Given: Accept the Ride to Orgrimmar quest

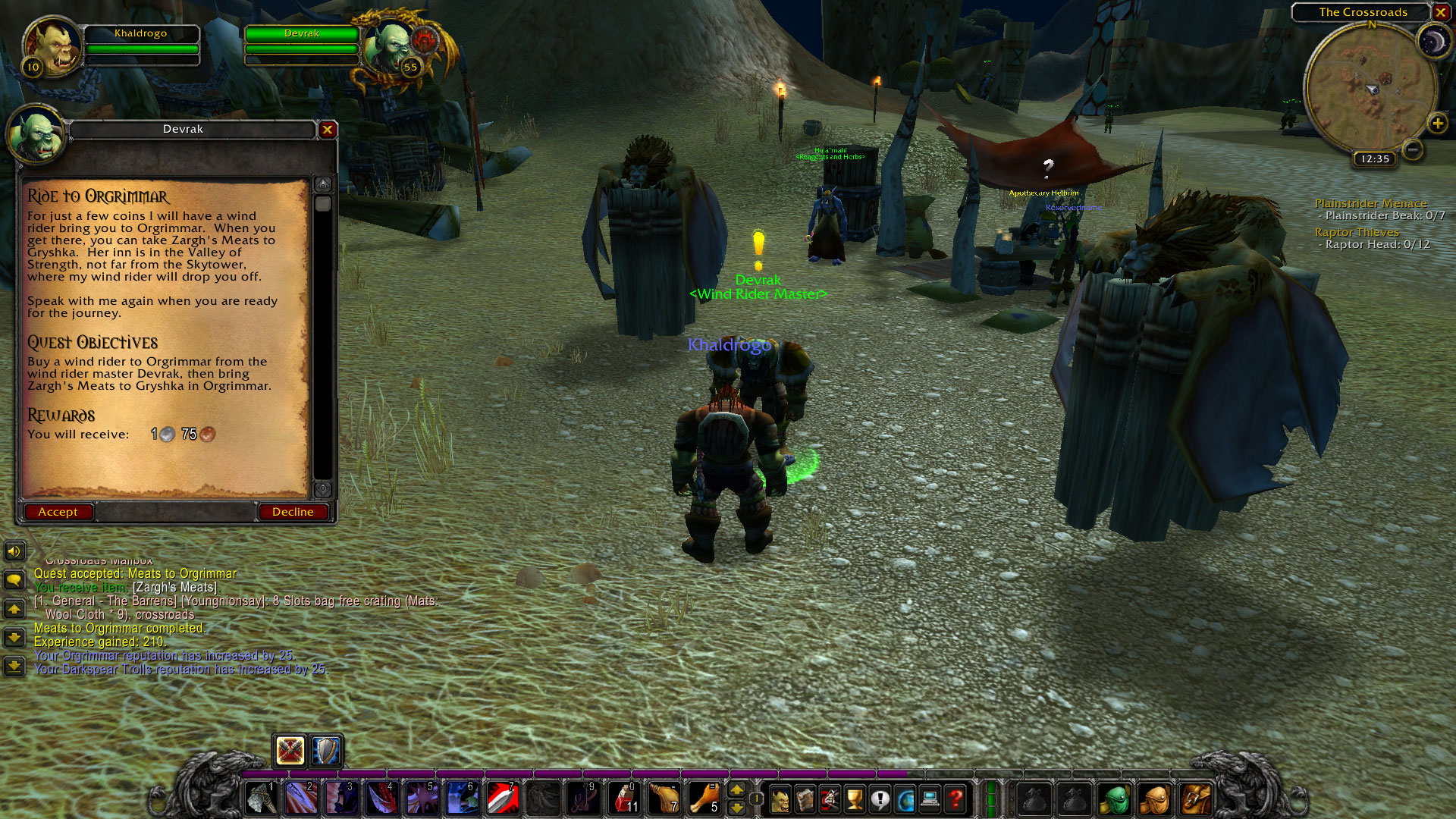Looking at the screenshot, I should click(x=58, y=512).
